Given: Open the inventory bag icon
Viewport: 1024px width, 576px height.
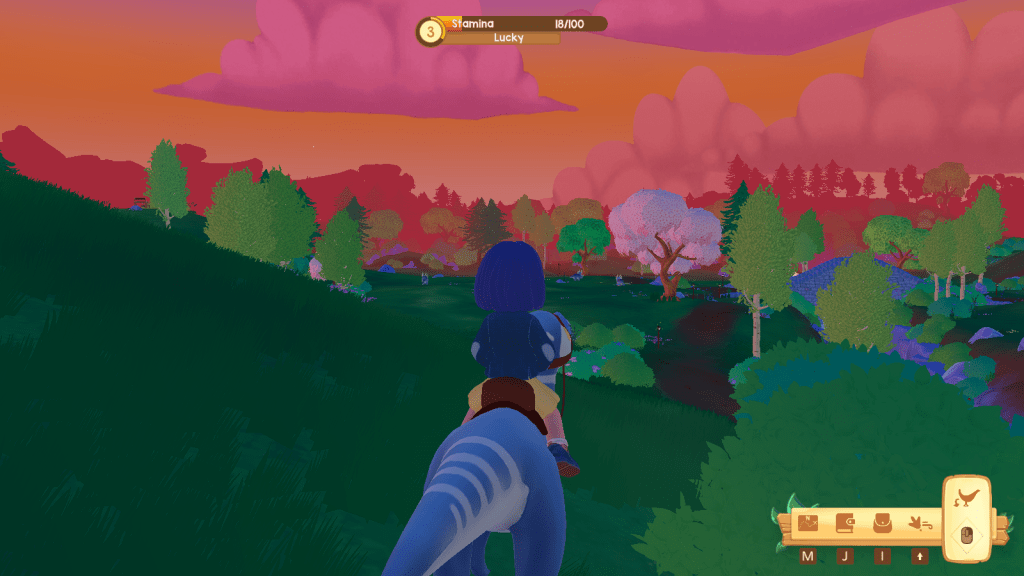Looking at the screenshot, I should [882, 523].
